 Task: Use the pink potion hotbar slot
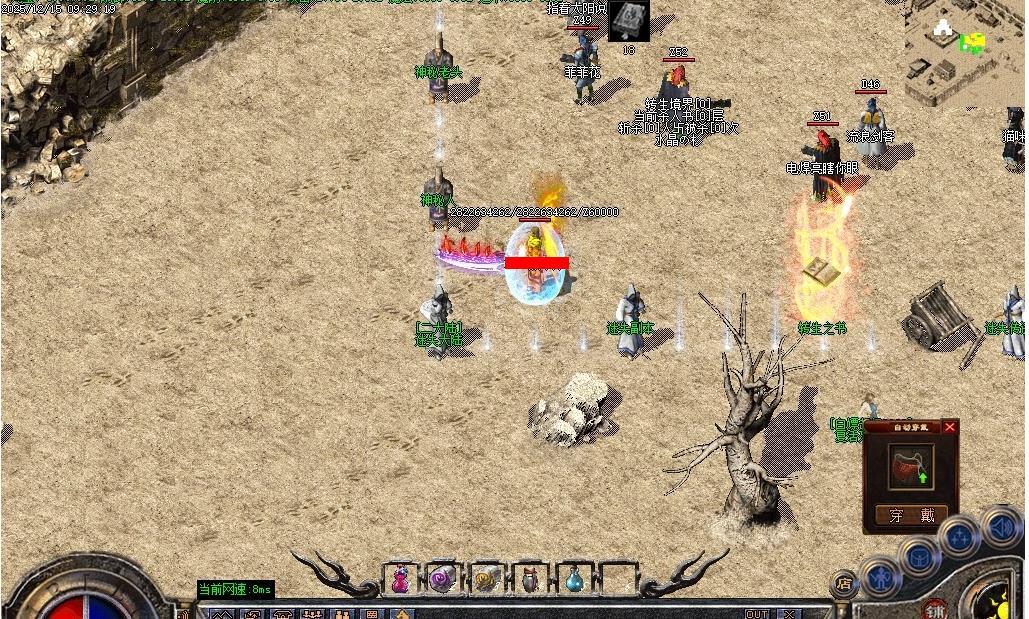click(401, 578)
